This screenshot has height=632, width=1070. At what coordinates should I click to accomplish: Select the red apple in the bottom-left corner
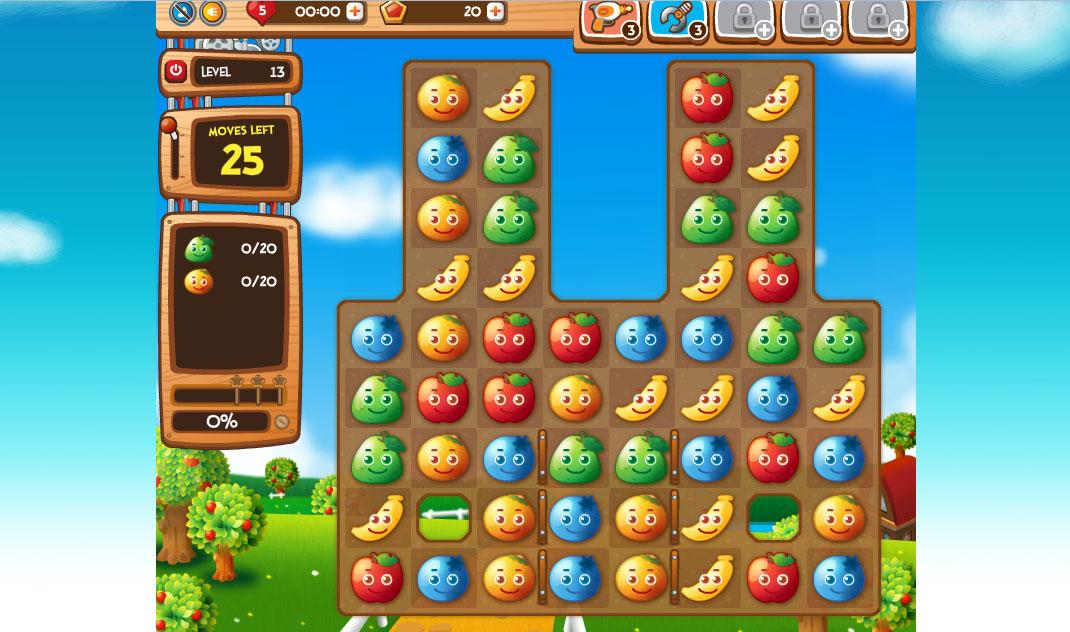point(377,578)
